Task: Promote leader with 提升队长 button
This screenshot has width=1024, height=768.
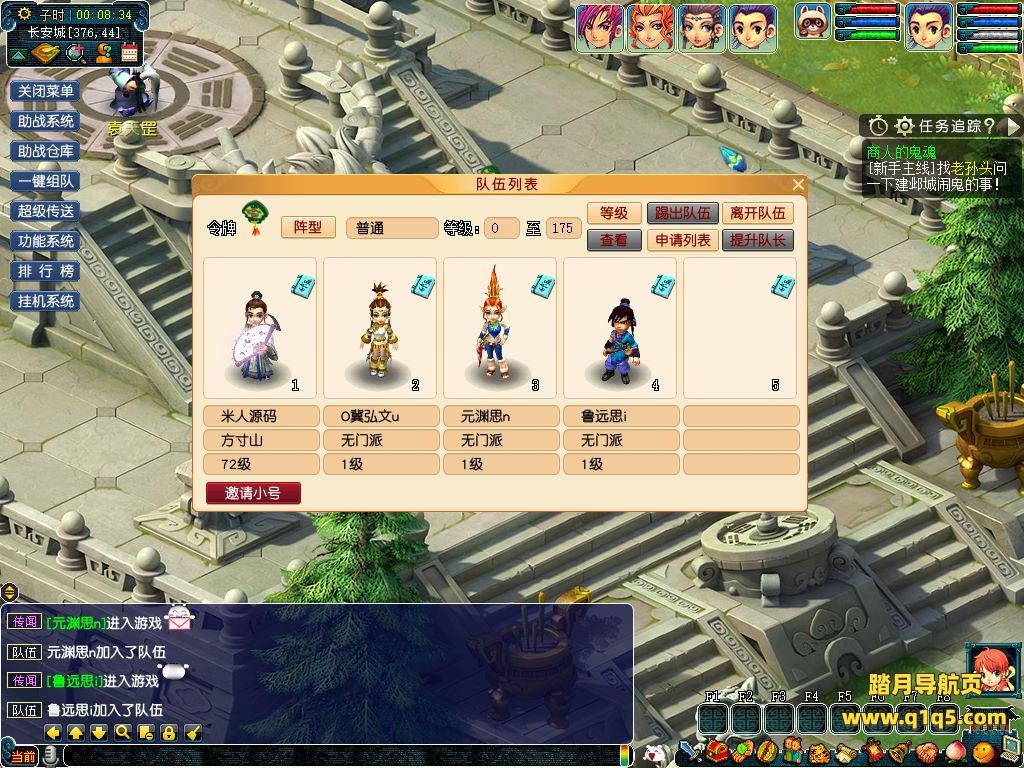Action: coord(758,240)
